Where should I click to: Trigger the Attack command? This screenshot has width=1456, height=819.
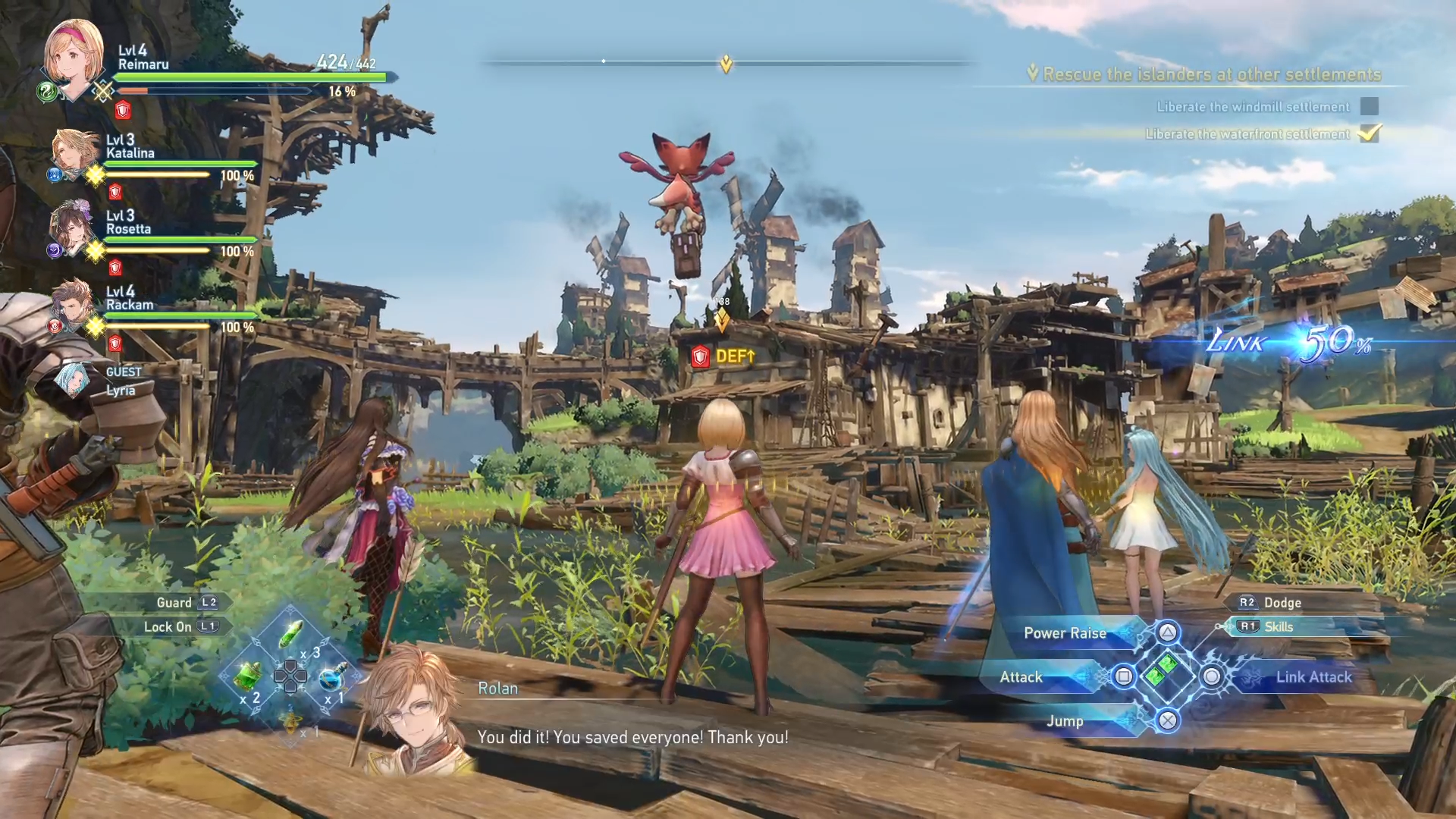coord(1021,677)
